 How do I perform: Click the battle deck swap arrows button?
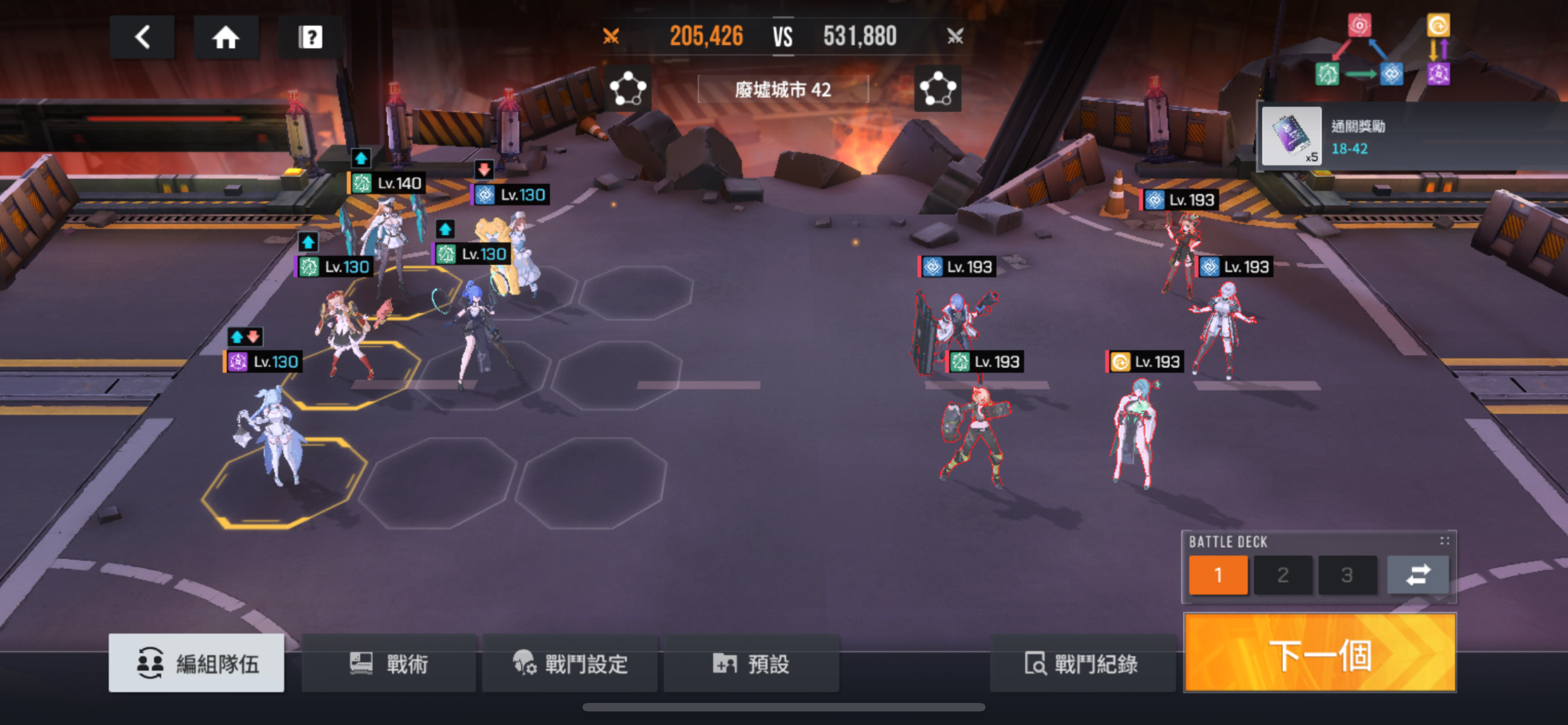point(1417,575)
